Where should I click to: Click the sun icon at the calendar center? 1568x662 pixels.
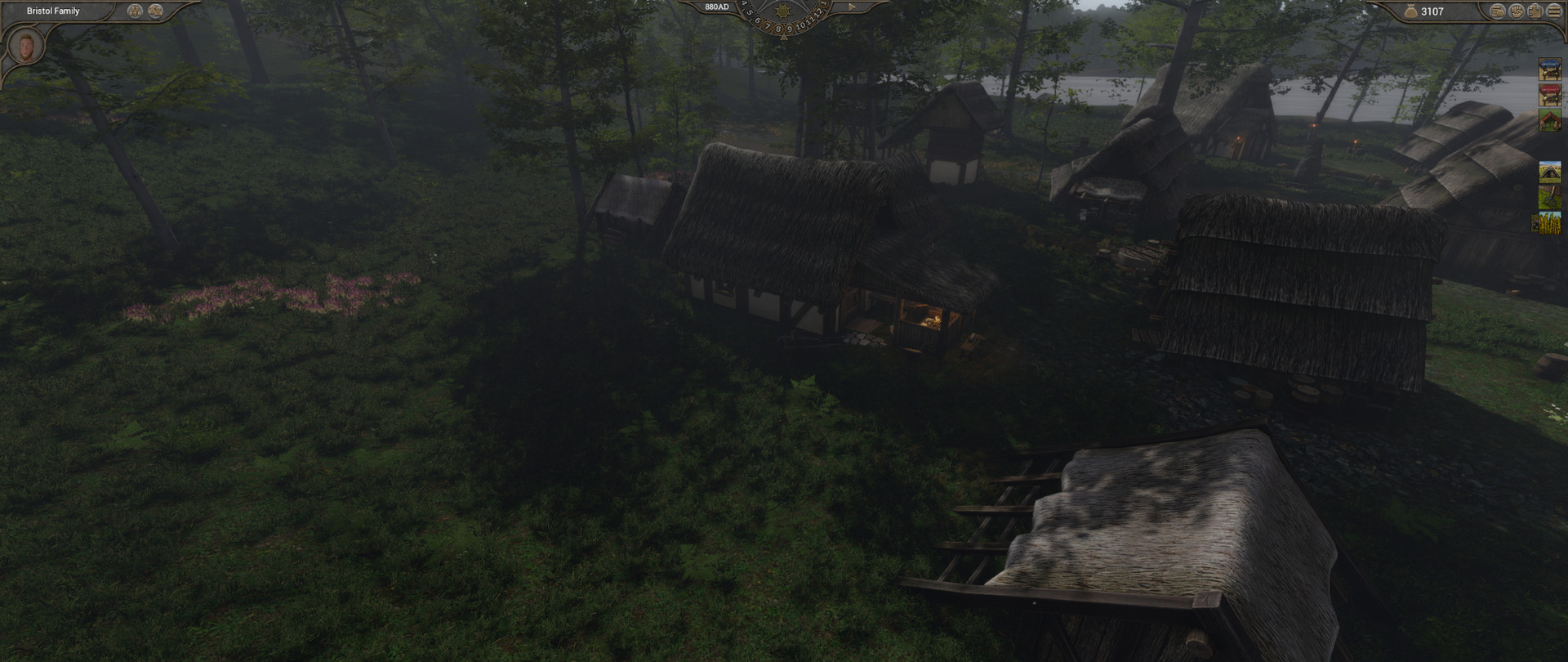click(782, 11)
